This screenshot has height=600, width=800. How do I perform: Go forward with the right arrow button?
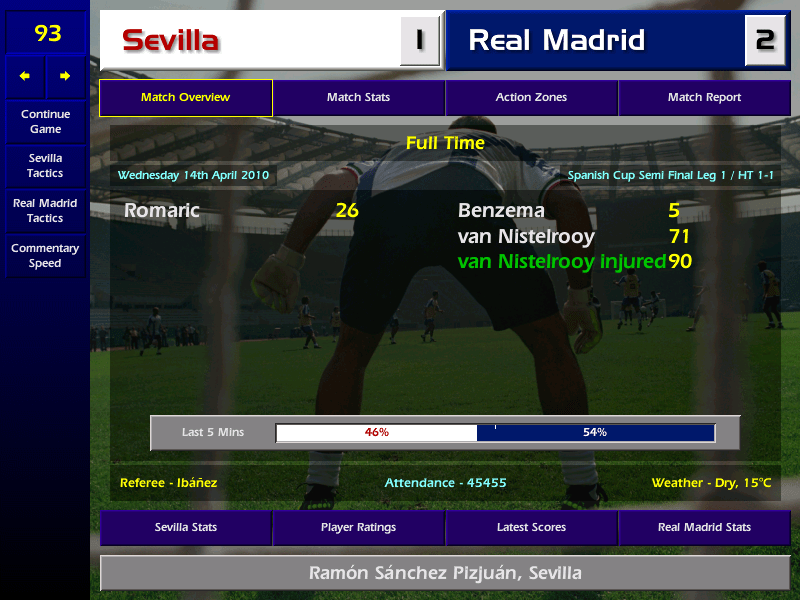[x=65, y=76]
